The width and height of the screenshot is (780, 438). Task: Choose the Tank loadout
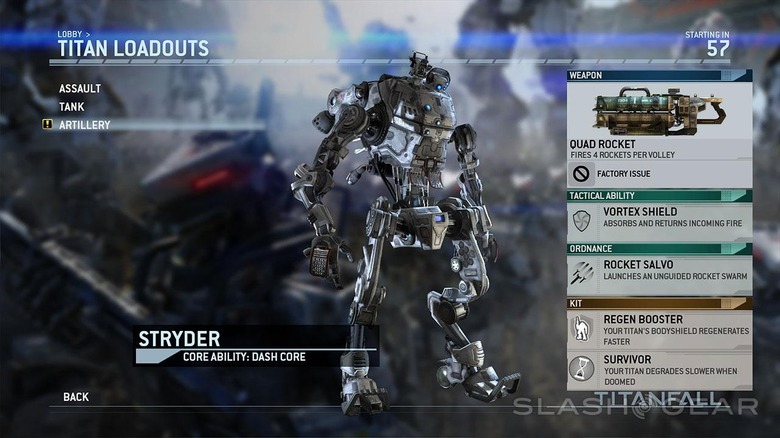pyautogui.click(x=72, y=107)
